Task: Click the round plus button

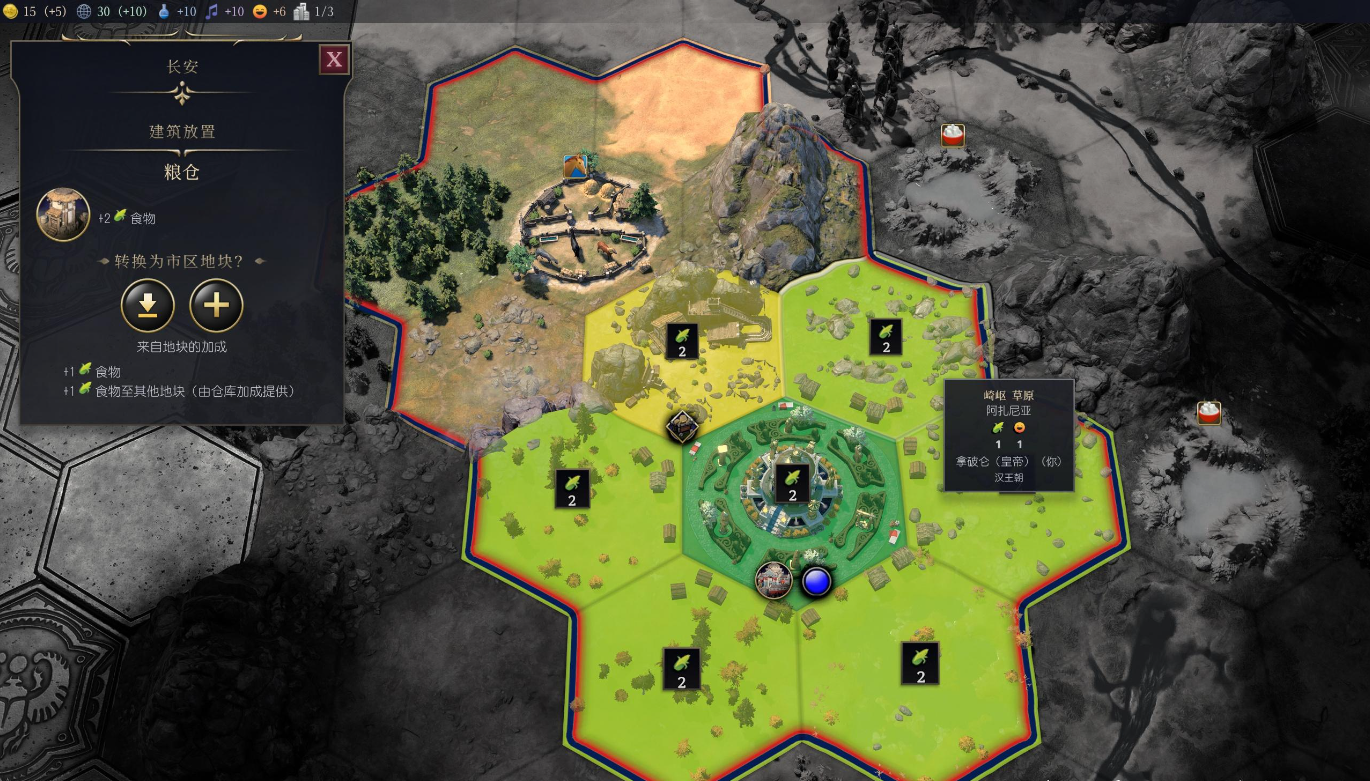Action: 217,306
